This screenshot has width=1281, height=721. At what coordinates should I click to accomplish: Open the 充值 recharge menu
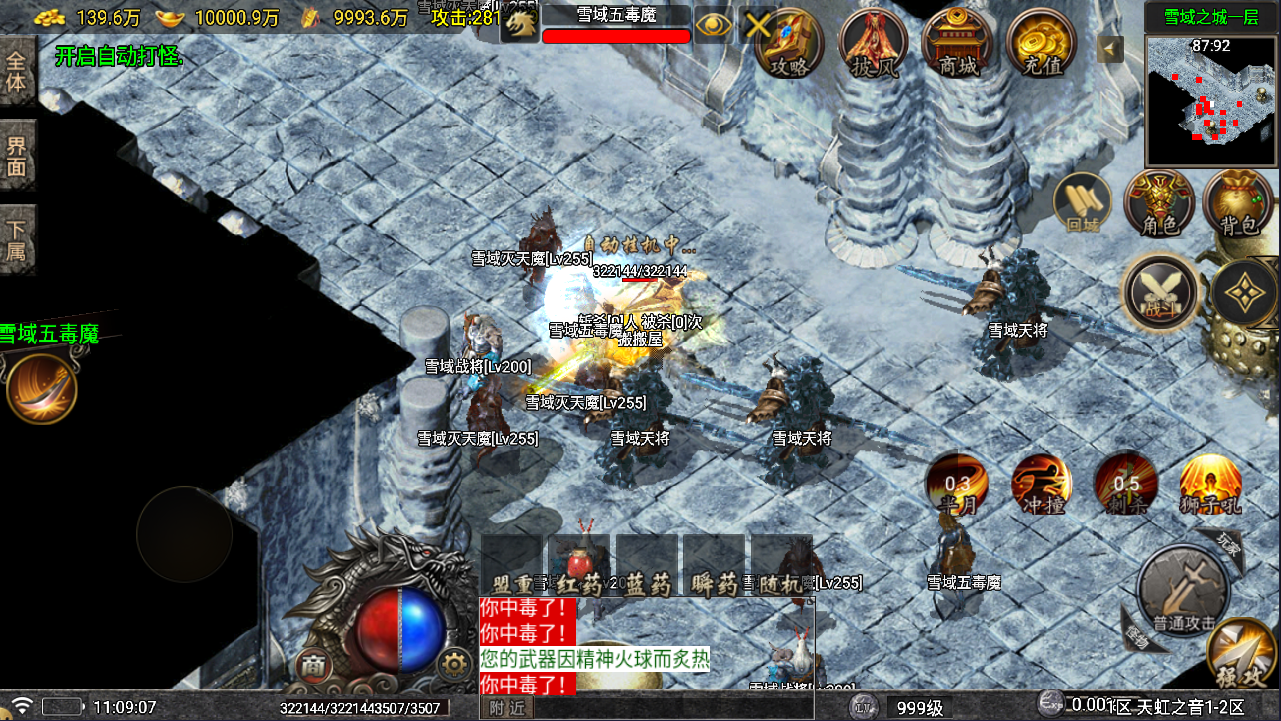tap(1042, 42)
